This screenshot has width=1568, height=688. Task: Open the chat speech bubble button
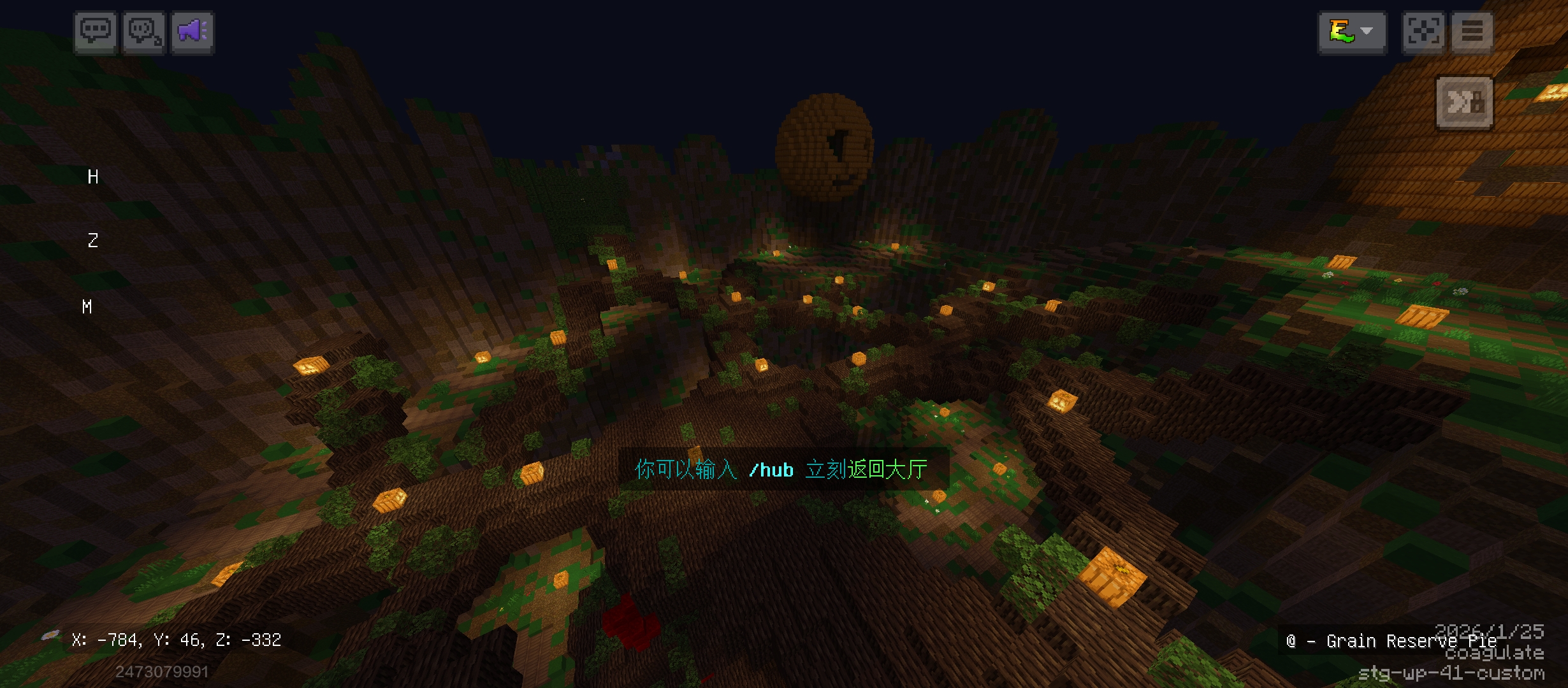(95, 32)
